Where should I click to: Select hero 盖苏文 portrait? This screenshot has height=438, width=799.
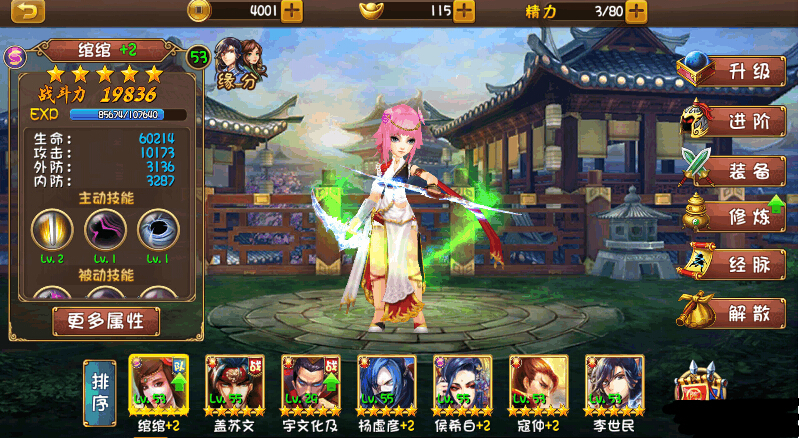click(234, 385)
